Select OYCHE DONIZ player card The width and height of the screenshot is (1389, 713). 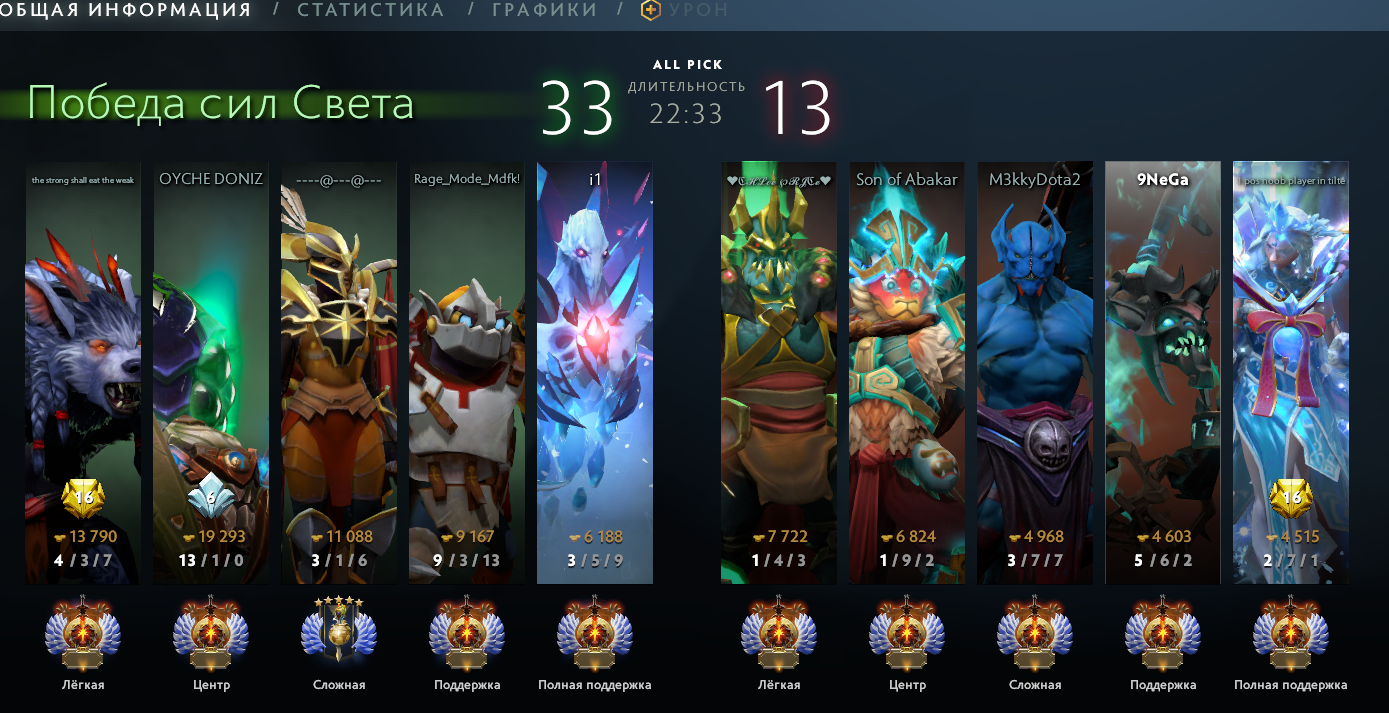pos(211,372)
